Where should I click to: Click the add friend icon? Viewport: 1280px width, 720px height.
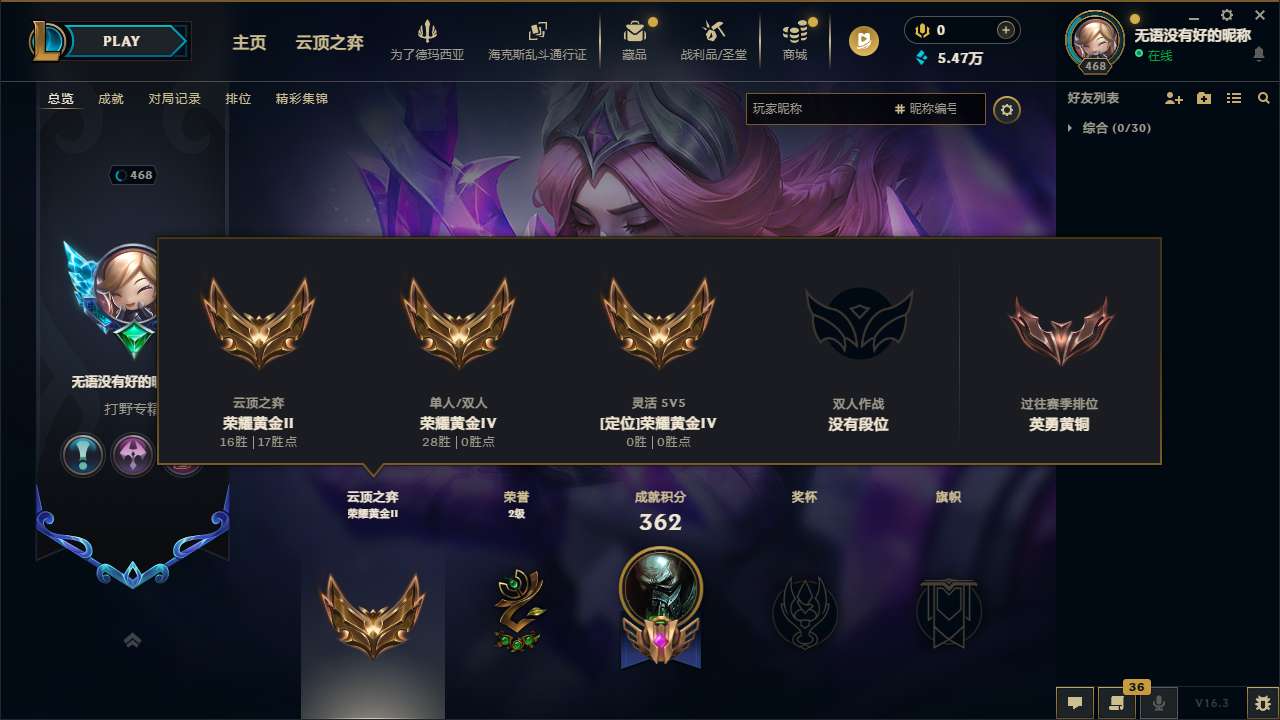(x=1173, y=98)
